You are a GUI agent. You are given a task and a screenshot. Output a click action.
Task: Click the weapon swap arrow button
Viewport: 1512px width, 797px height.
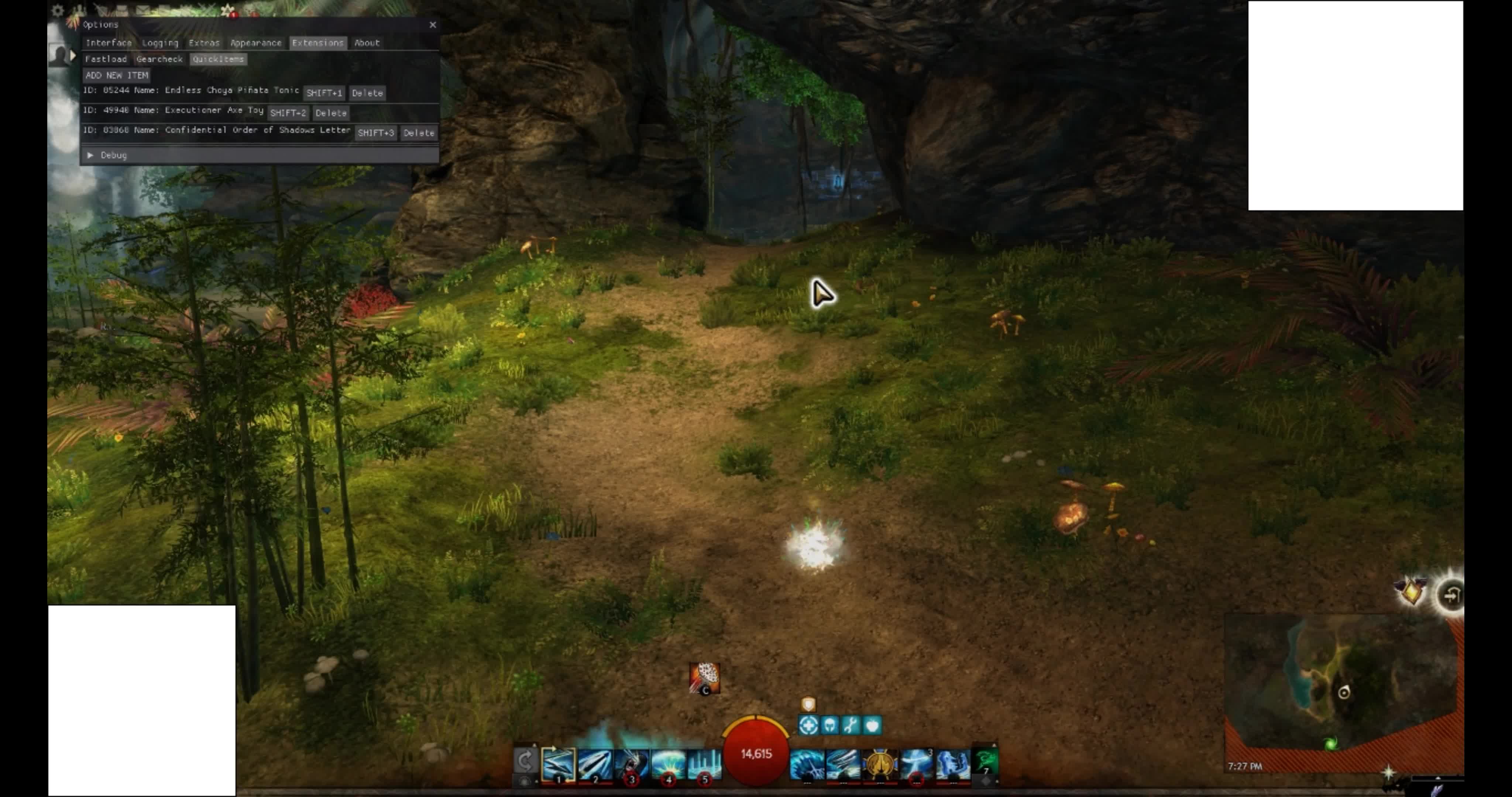[x=524, y=761]
